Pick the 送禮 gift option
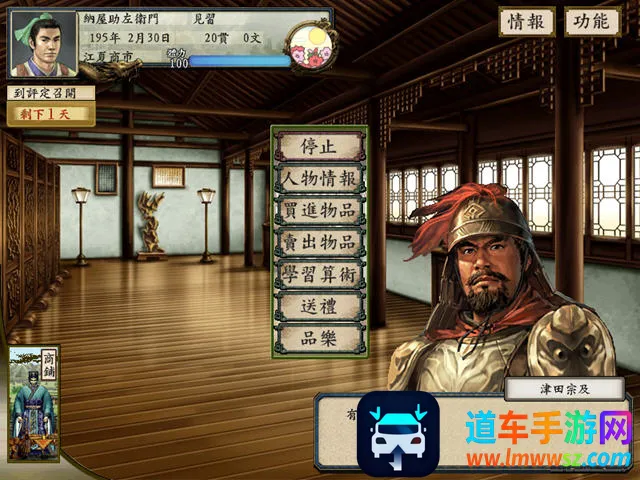The height and width of the screenshot is (480, 640). (319, 306)
